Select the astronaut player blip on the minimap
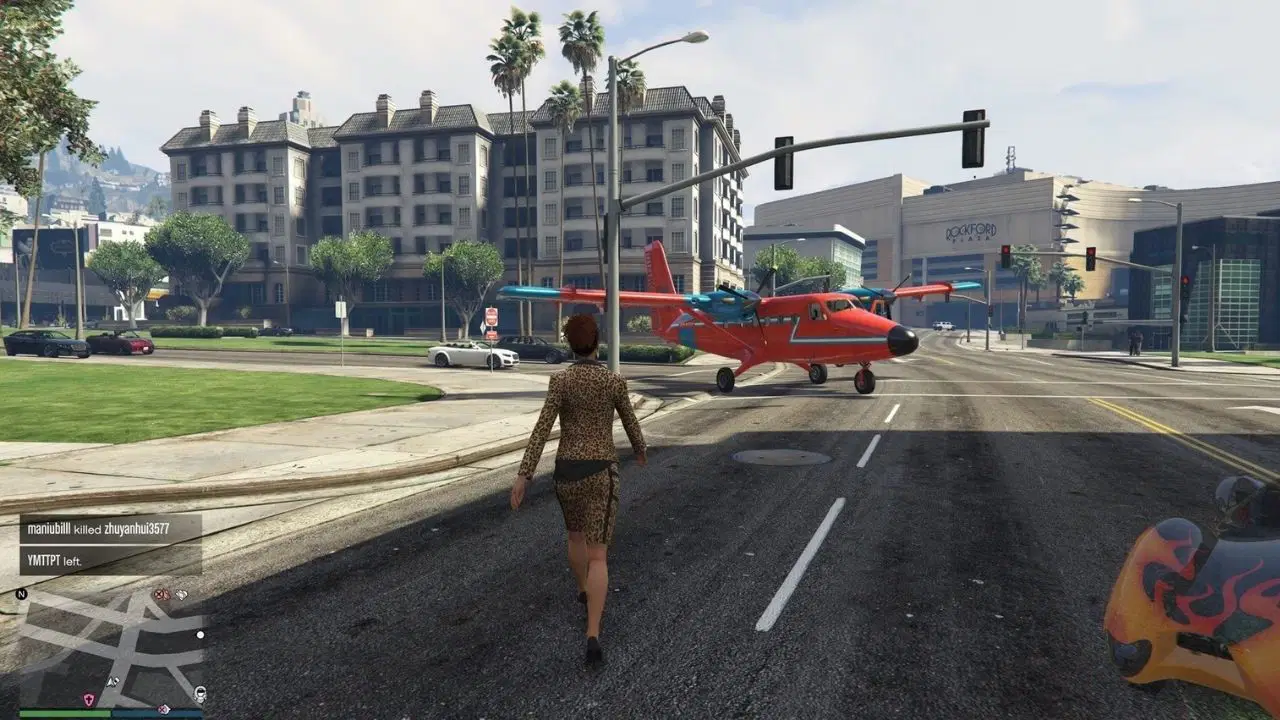 point(199,694)
